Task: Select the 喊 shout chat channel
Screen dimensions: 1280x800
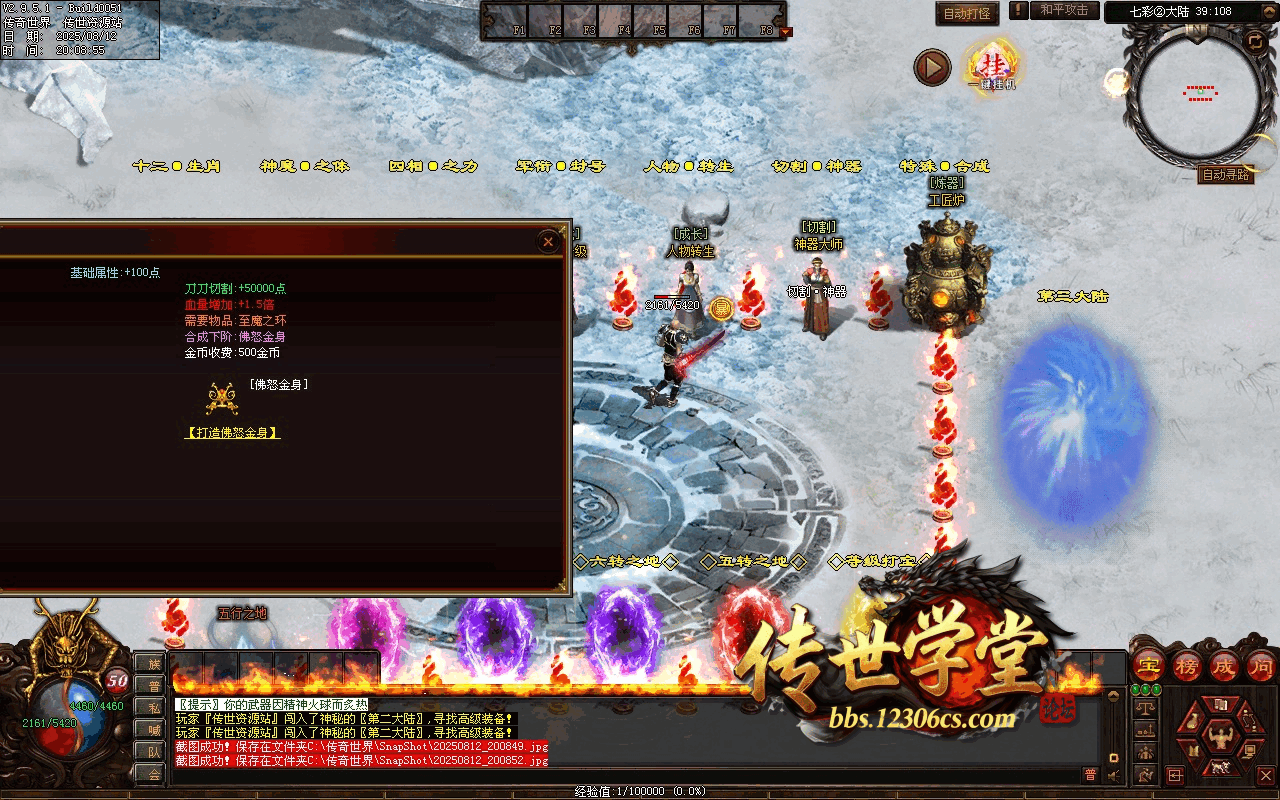Action: pos(153,729)
